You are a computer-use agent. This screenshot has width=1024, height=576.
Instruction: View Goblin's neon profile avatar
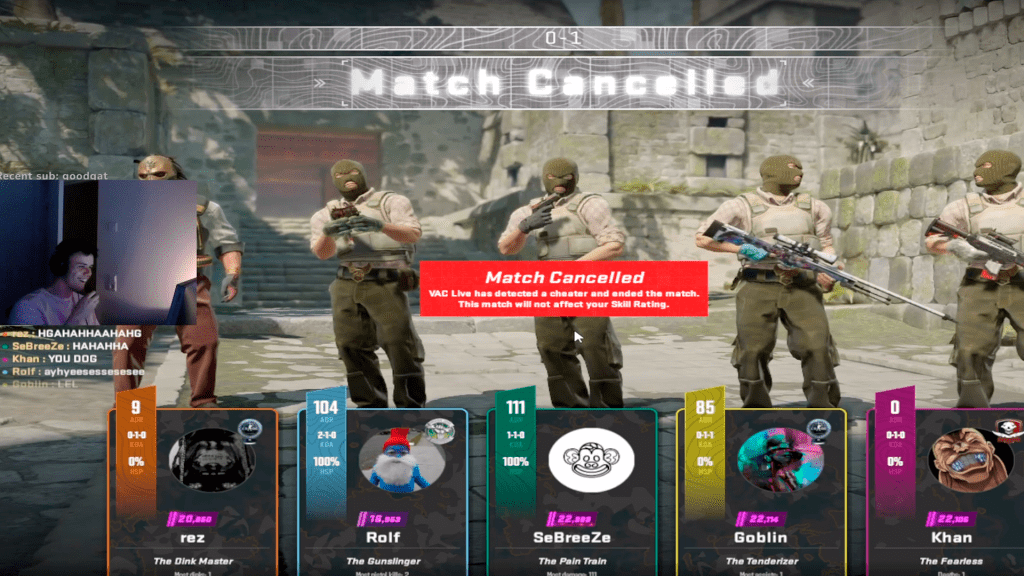pos(780,459)
